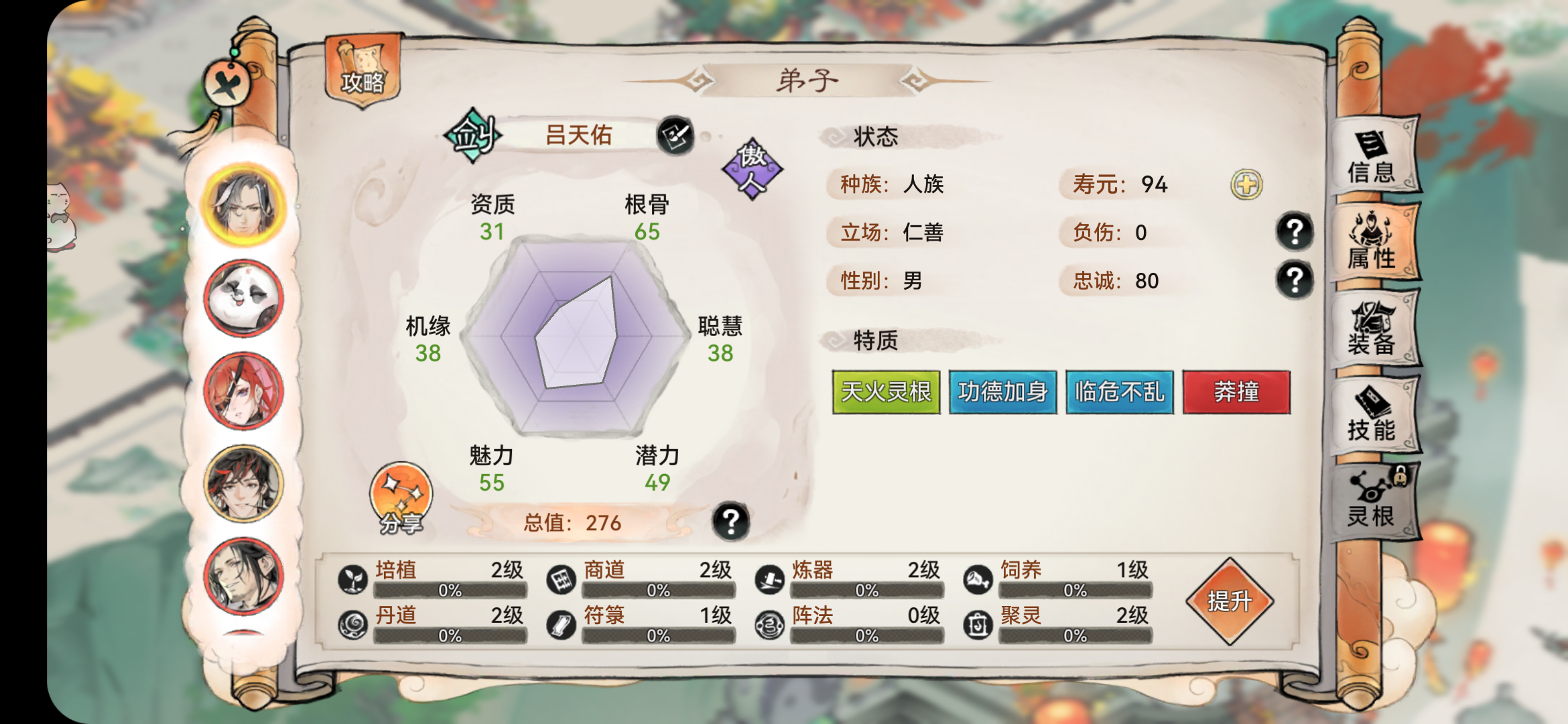Select the 天火灵根 trait badge
1568x724 pixels.
pos(886,393)
